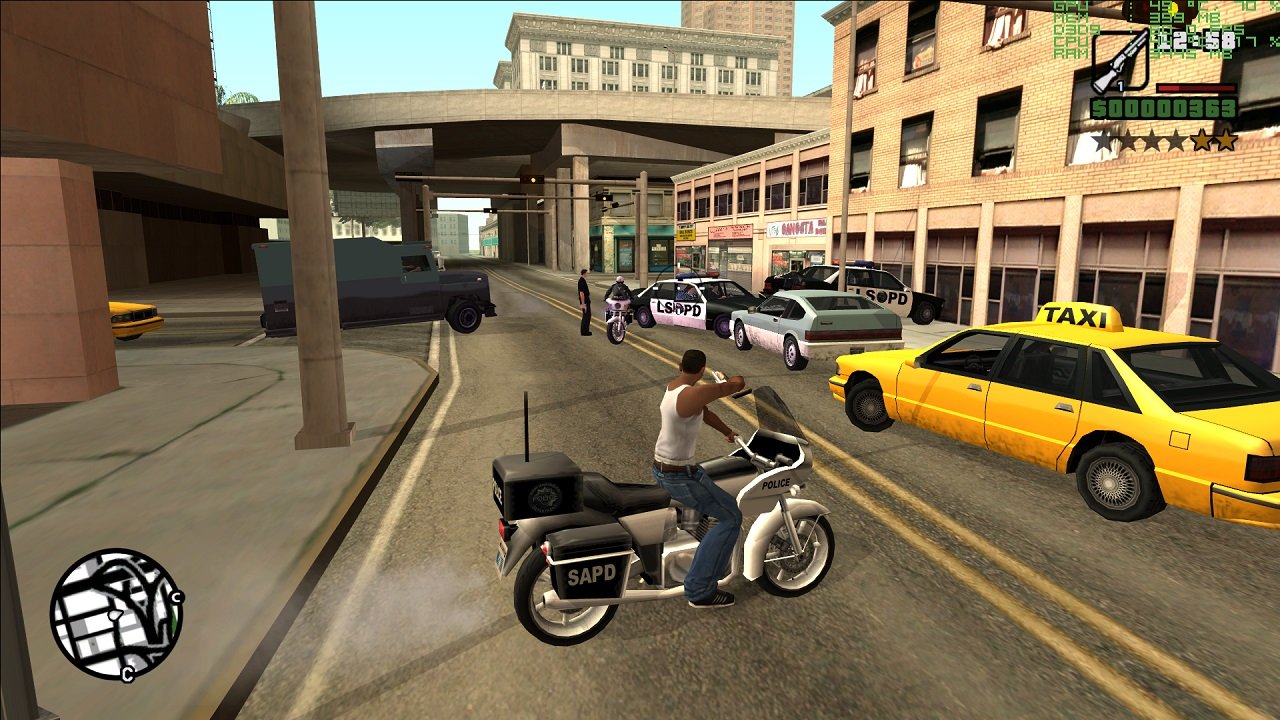1280x720 pixels.
Task: Click the leftmost empty wanted star
Action: coord(1102,139)
